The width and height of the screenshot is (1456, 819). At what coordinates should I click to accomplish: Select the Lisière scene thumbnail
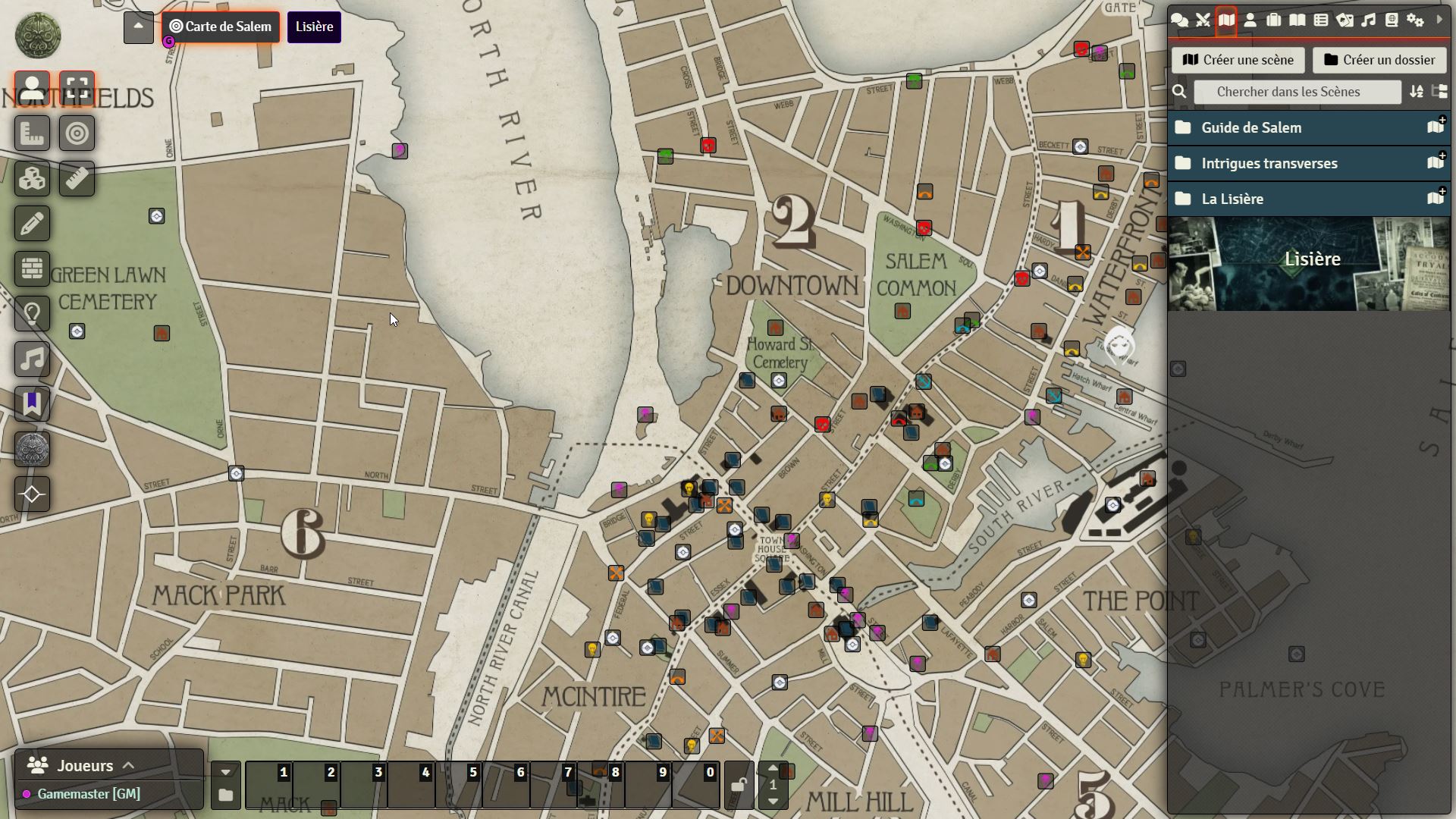pos(1309,263)
